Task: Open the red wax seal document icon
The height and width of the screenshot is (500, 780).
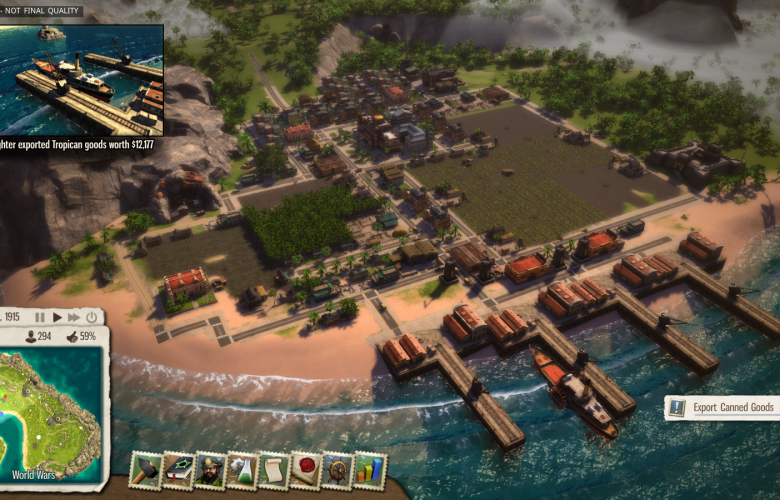Action: (306, 470)
